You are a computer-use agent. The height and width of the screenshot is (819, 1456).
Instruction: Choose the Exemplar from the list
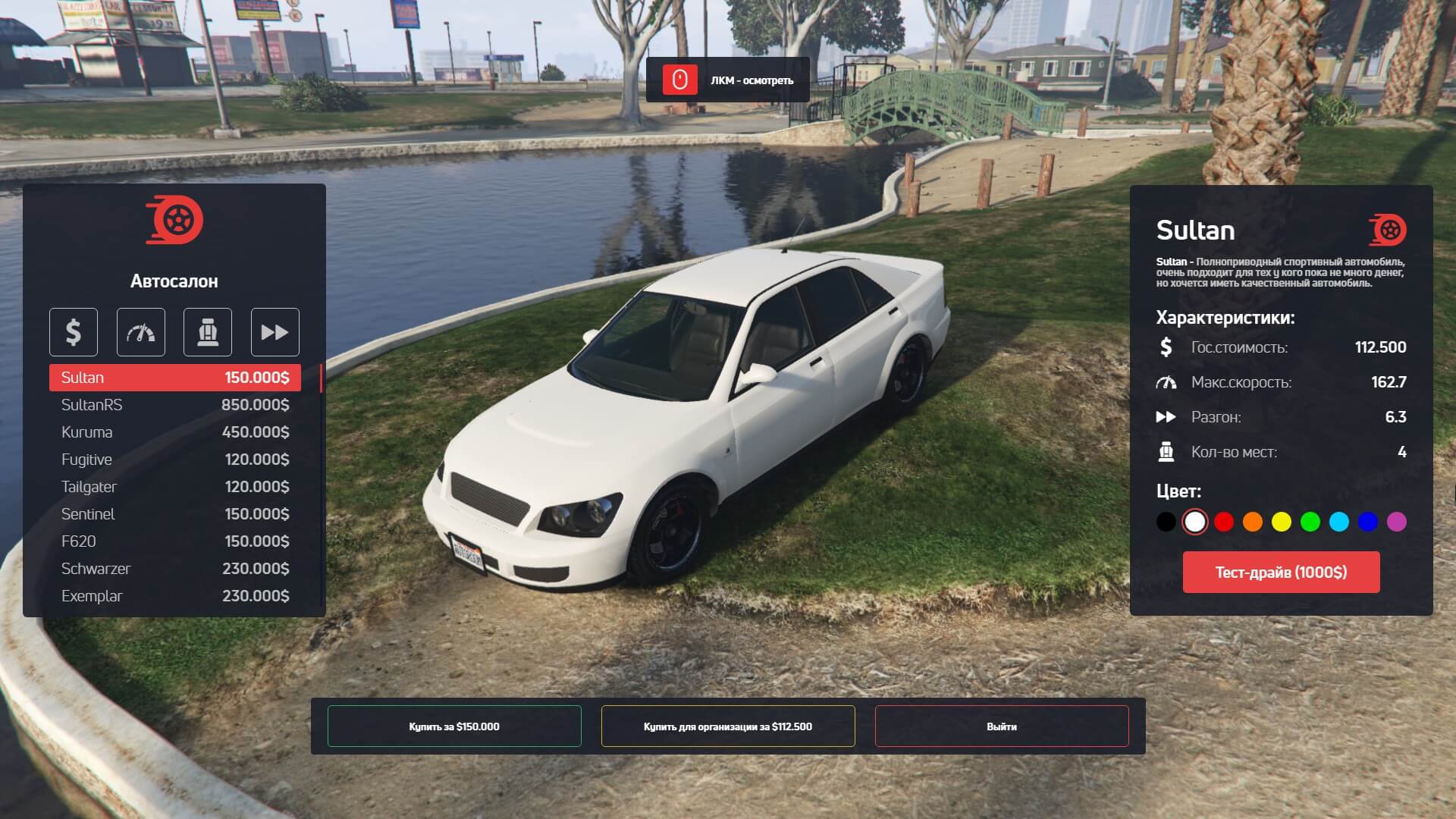(174, 596)
